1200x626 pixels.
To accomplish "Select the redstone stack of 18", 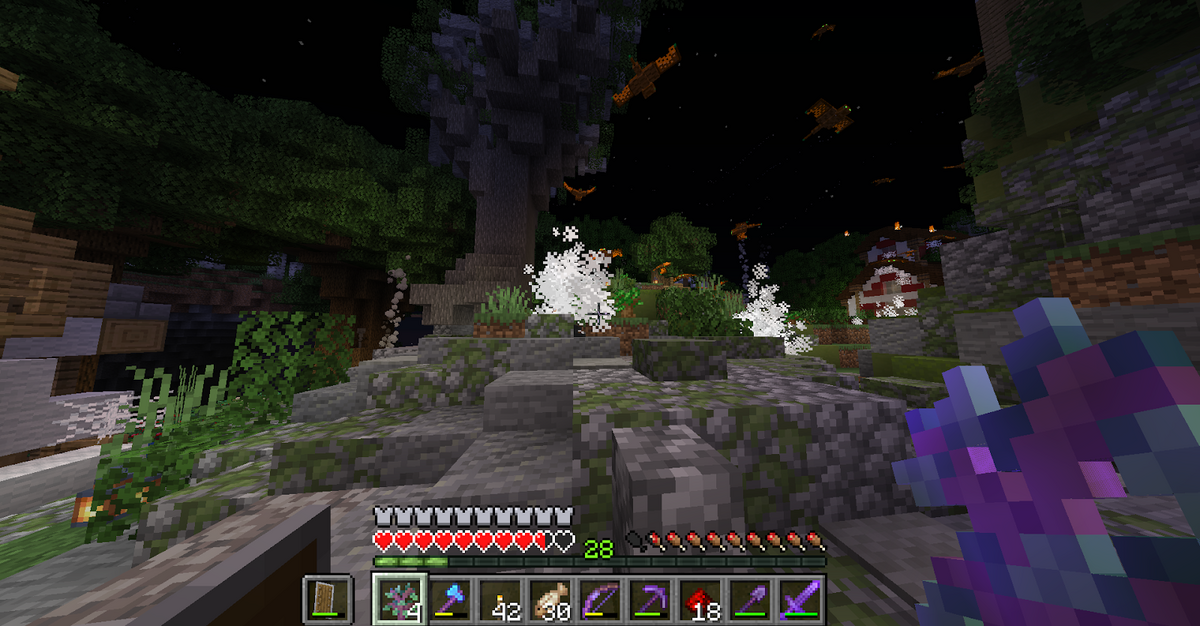I will coord(701,600).
